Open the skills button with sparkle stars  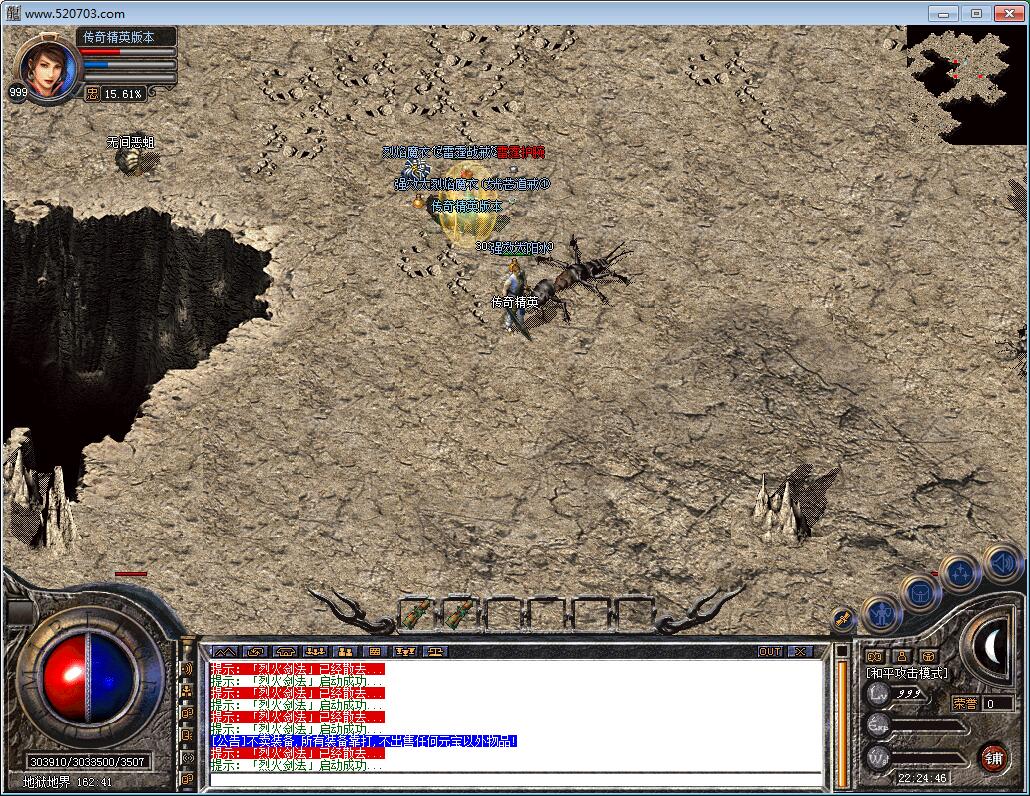pyautogui.click(x=960, y=572)
